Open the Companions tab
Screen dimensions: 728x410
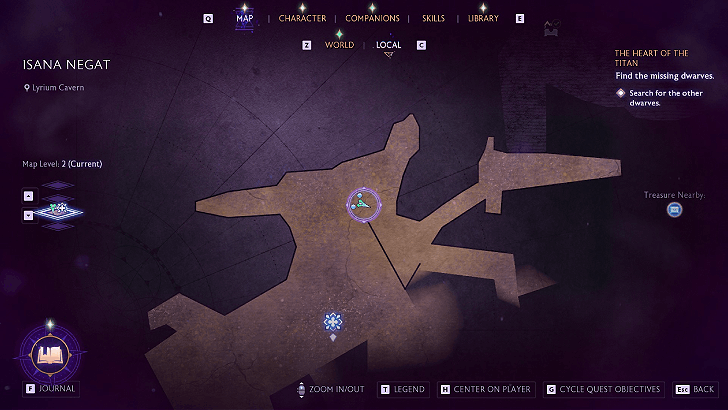pyautogui.click(x=372, y=18)
